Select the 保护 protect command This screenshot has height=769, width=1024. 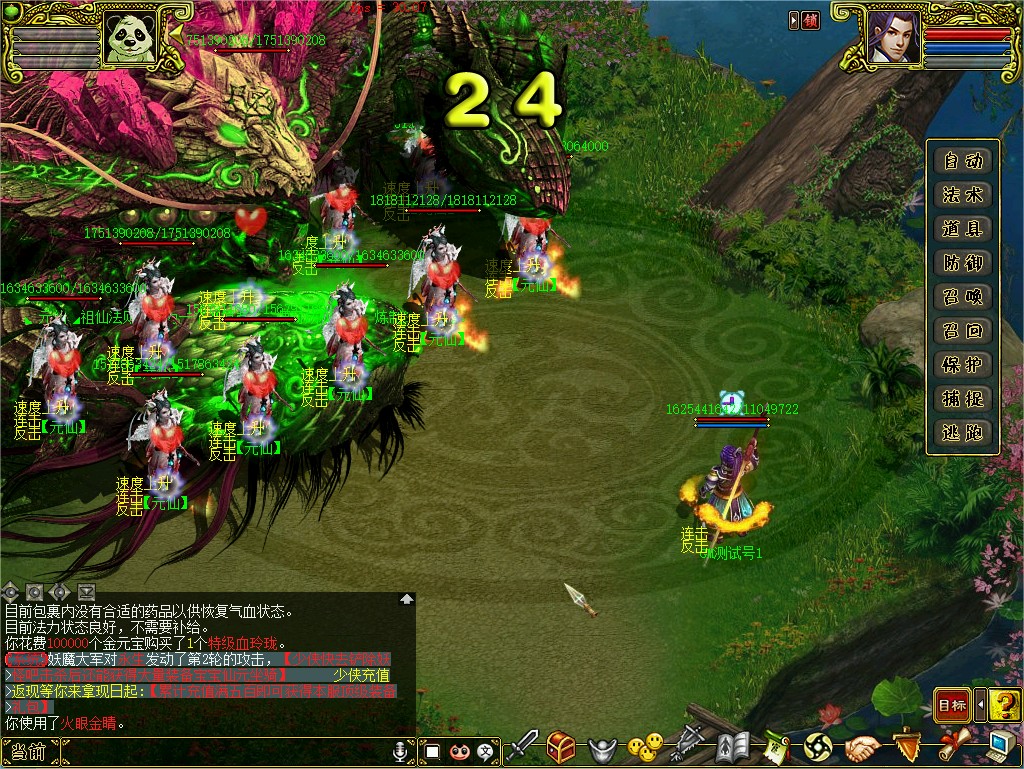click(x=962, y=365)
